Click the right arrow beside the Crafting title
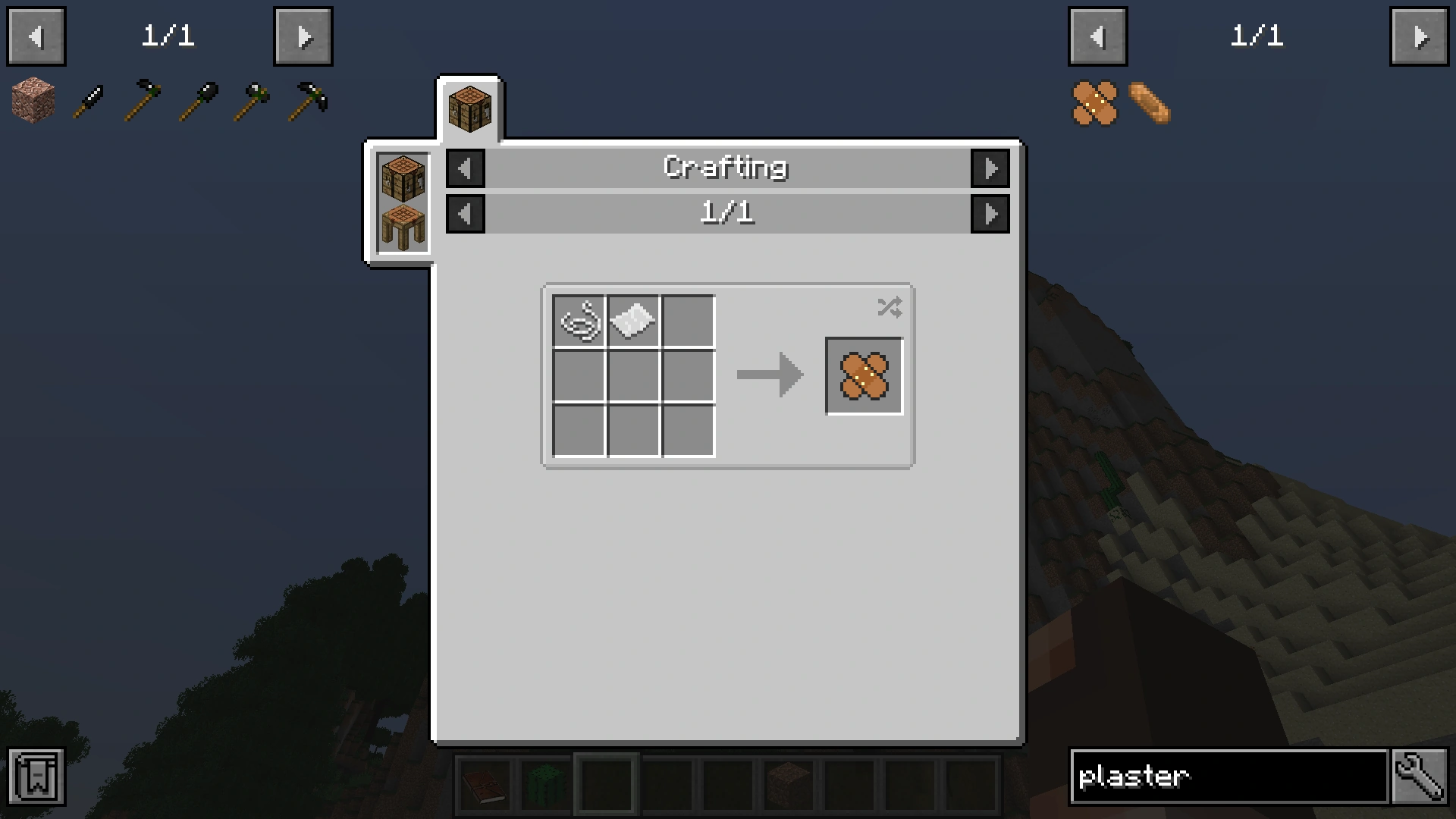 click(991, 168)
